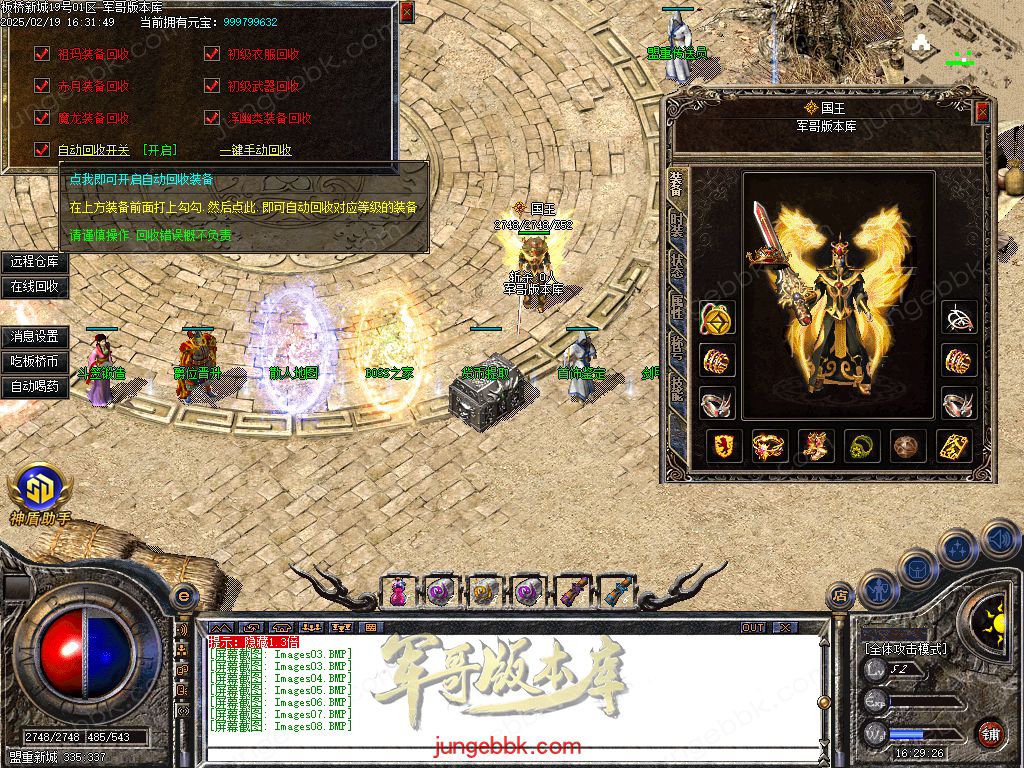The image size is (1024, 768).
Task: Switch to the 时装 tab
Action: coord(677,224)
